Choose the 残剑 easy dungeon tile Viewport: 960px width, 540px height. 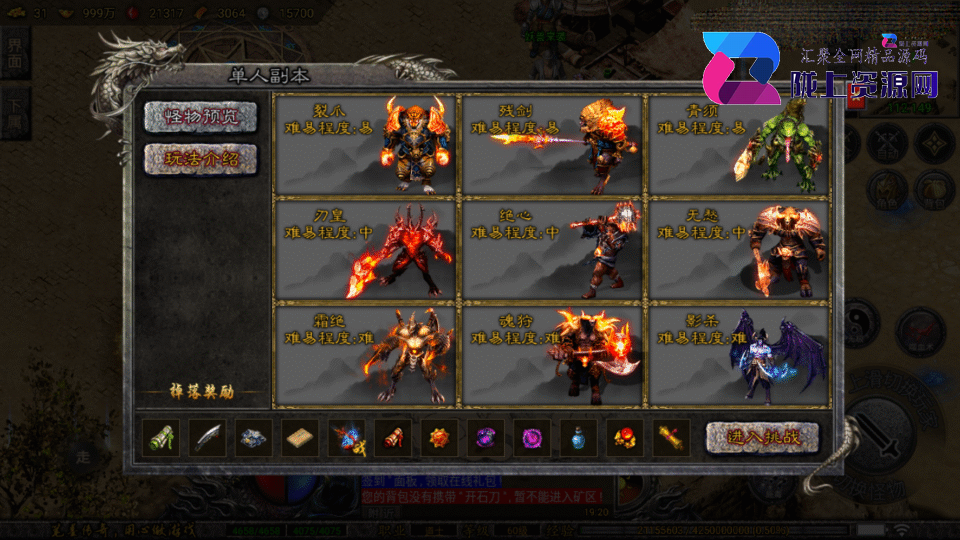[551, 145]
